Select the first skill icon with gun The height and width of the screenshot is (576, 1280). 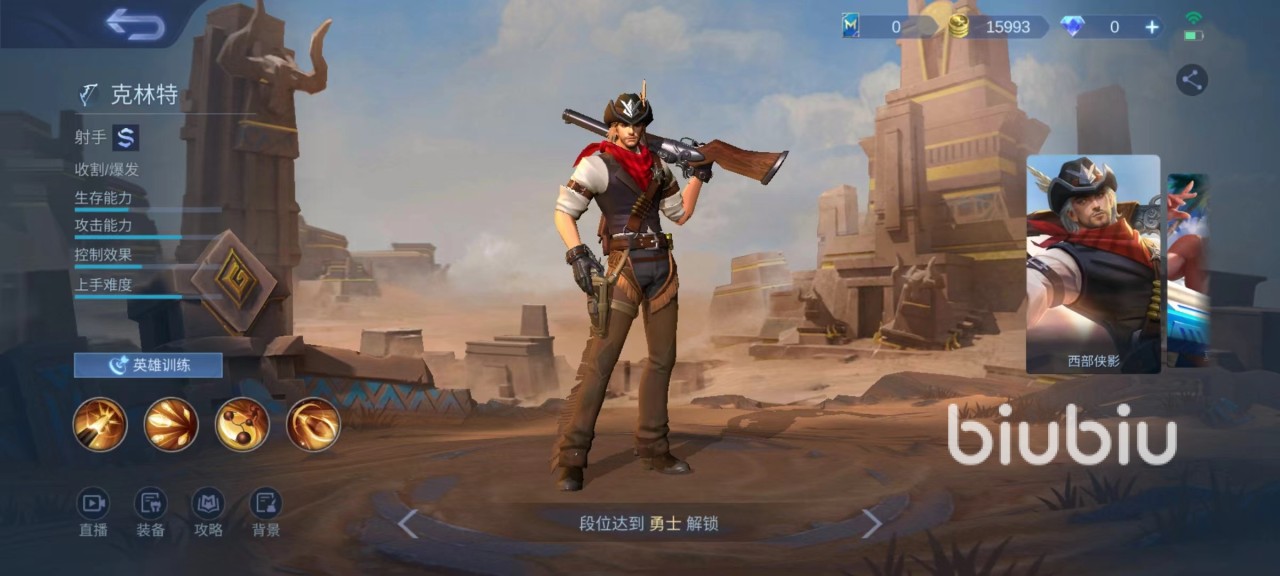click(x=100, y=424)
